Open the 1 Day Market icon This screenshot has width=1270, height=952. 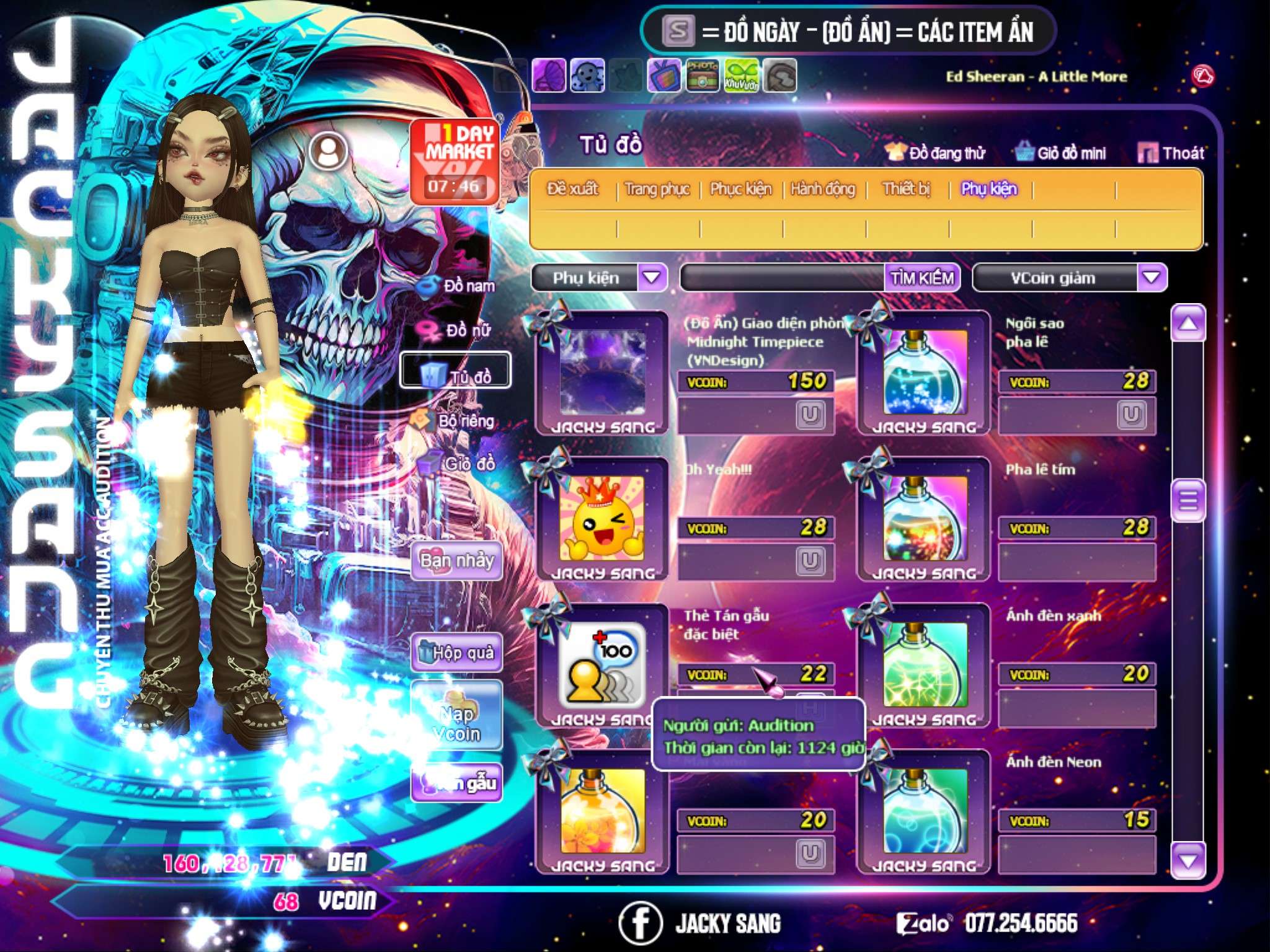(x=455, y=161)
